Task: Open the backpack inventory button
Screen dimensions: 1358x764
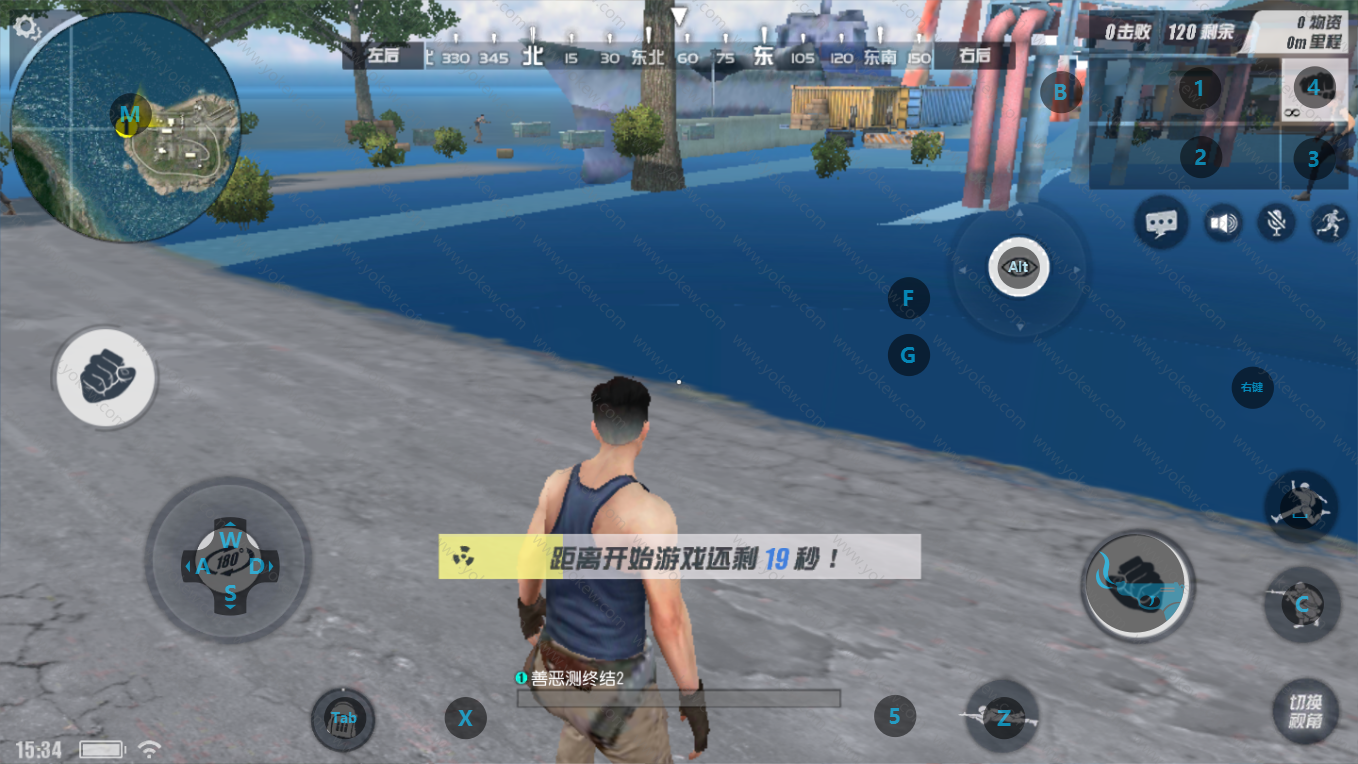Action: coord(343,718)
